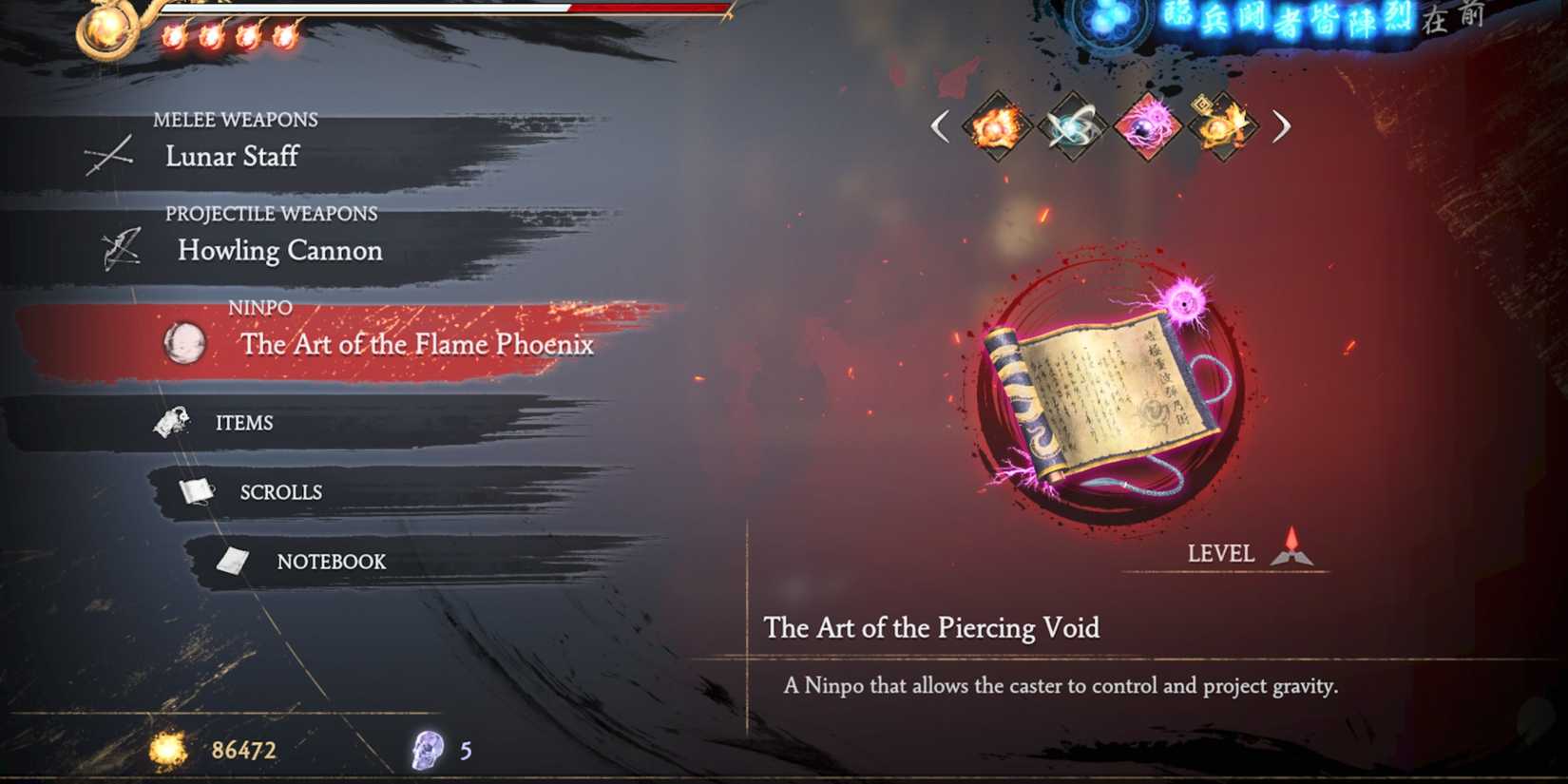
Task: Click the scroll icon beside Scrolls
Action: click(x=195, y=489)
